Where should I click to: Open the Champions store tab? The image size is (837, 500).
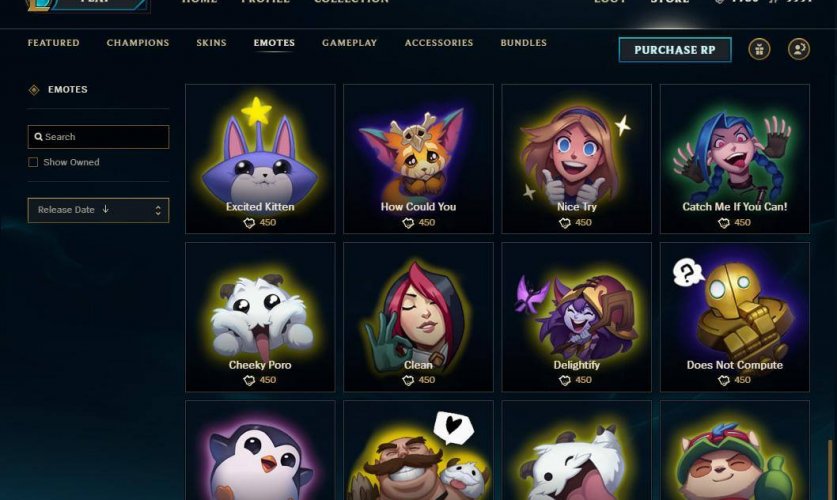tap(138, 43)
